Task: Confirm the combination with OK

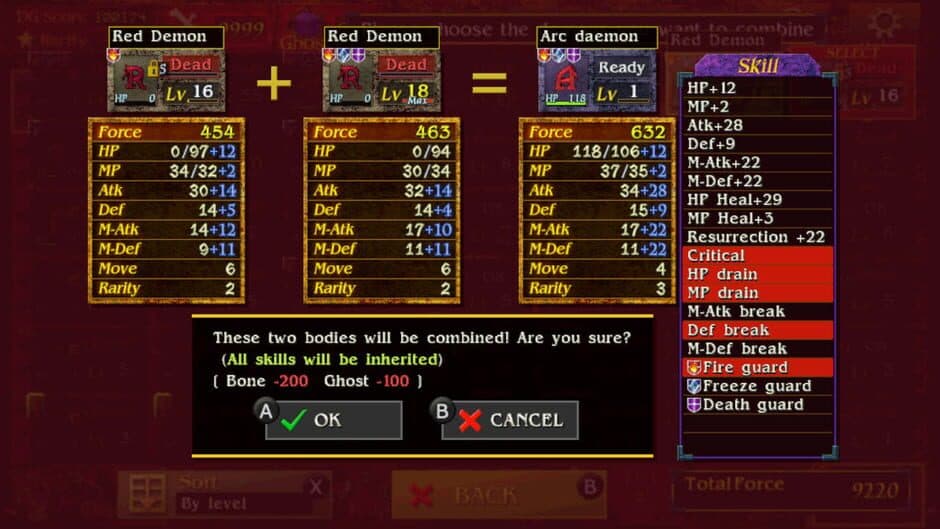Action: [333, 420]
